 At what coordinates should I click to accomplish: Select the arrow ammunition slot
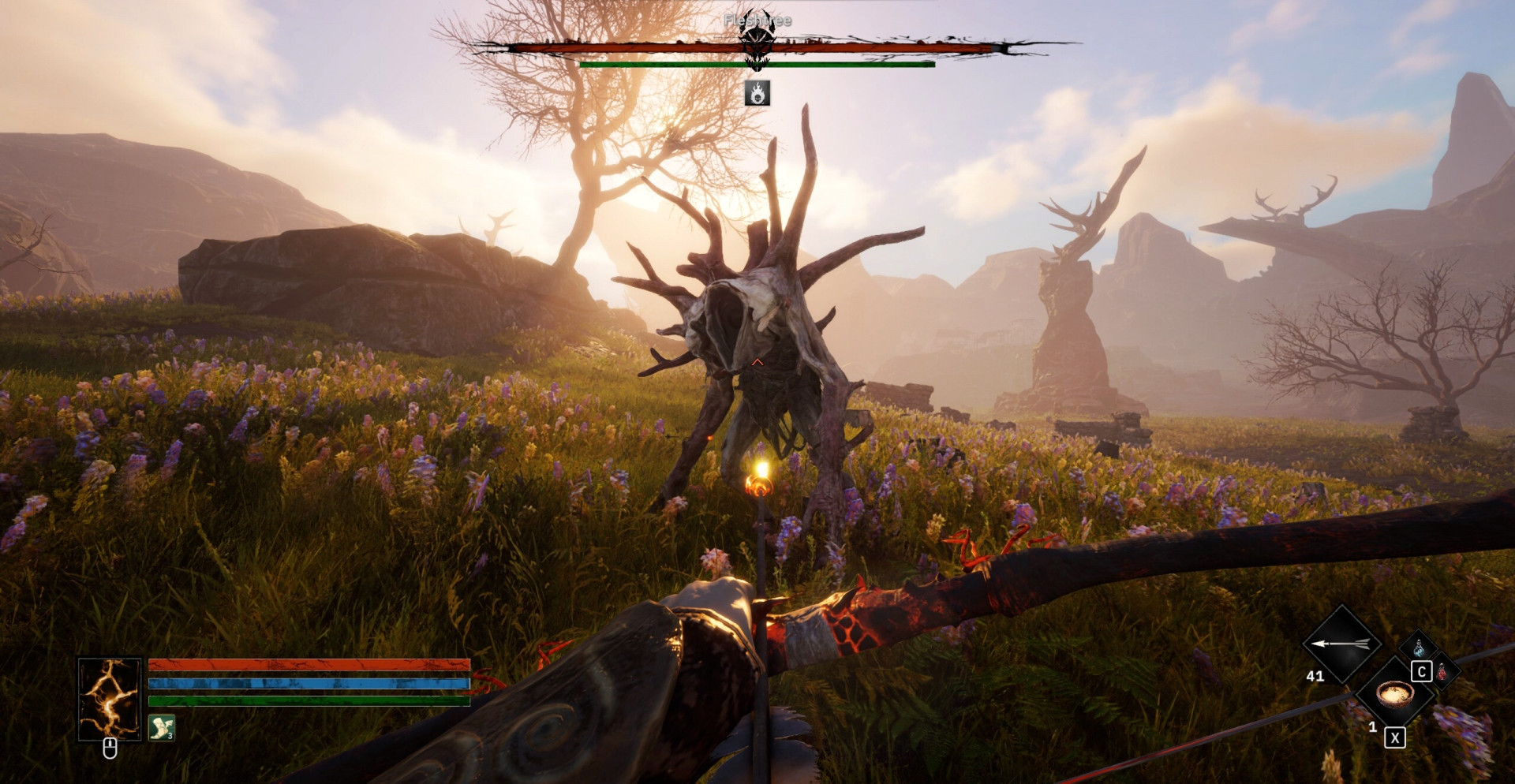point(1341,644)
